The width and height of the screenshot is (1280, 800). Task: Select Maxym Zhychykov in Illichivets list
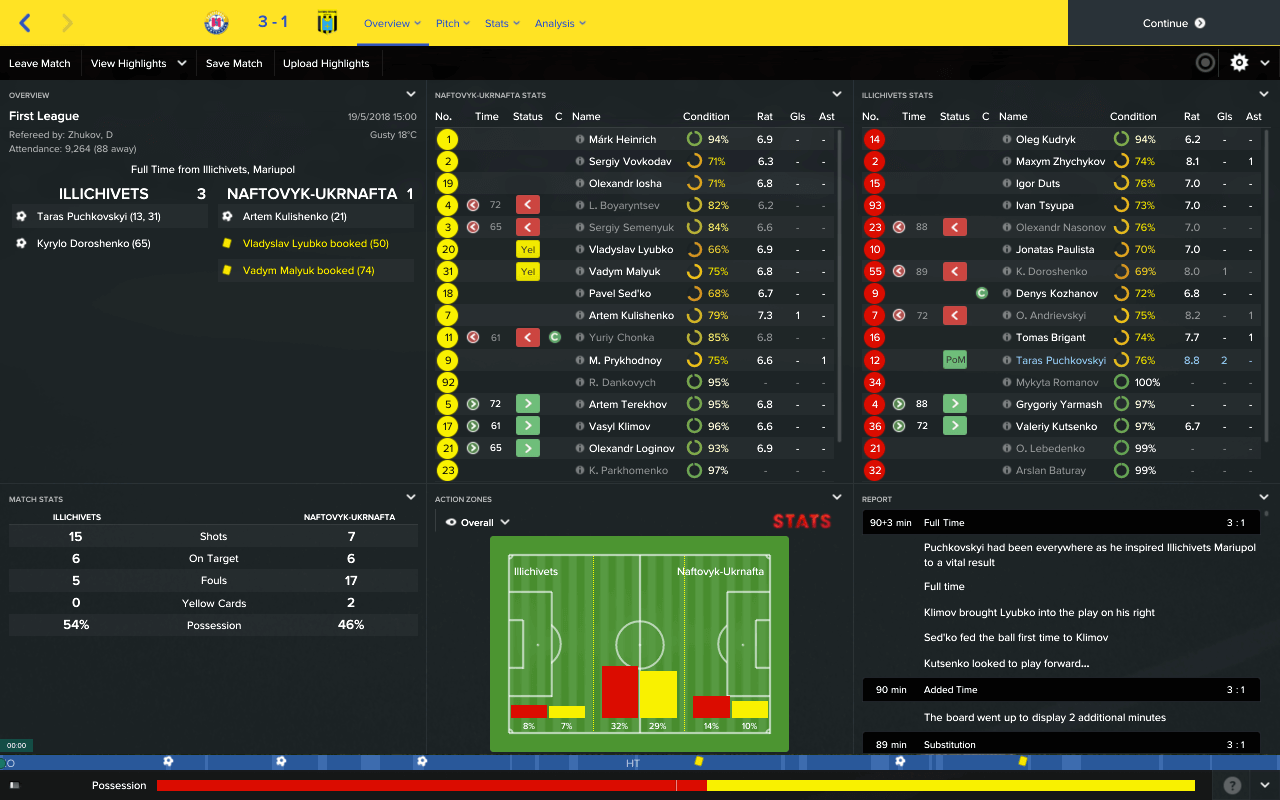(1060, 162)
